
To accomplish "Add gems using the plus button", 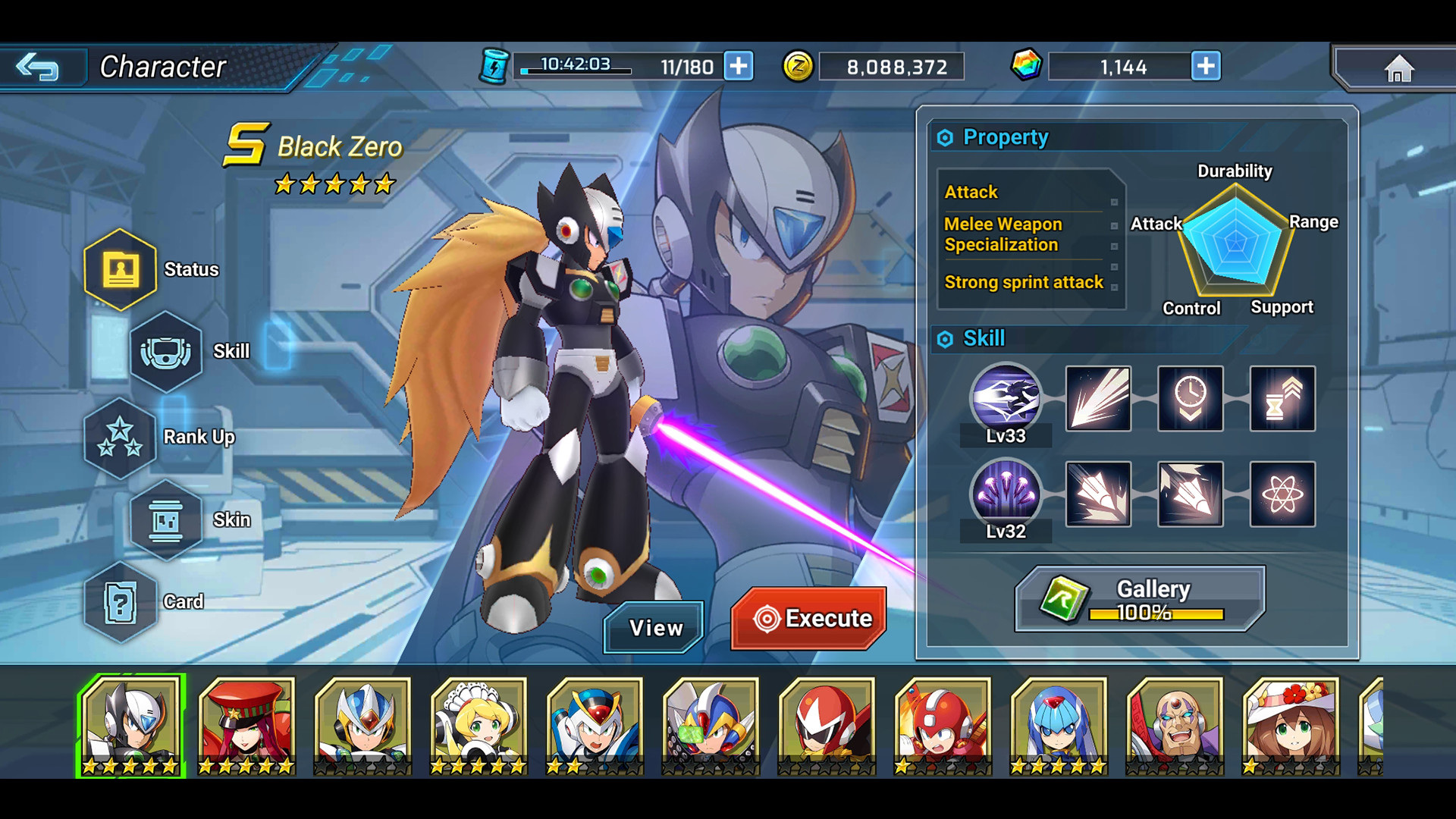I will 1207,67.
